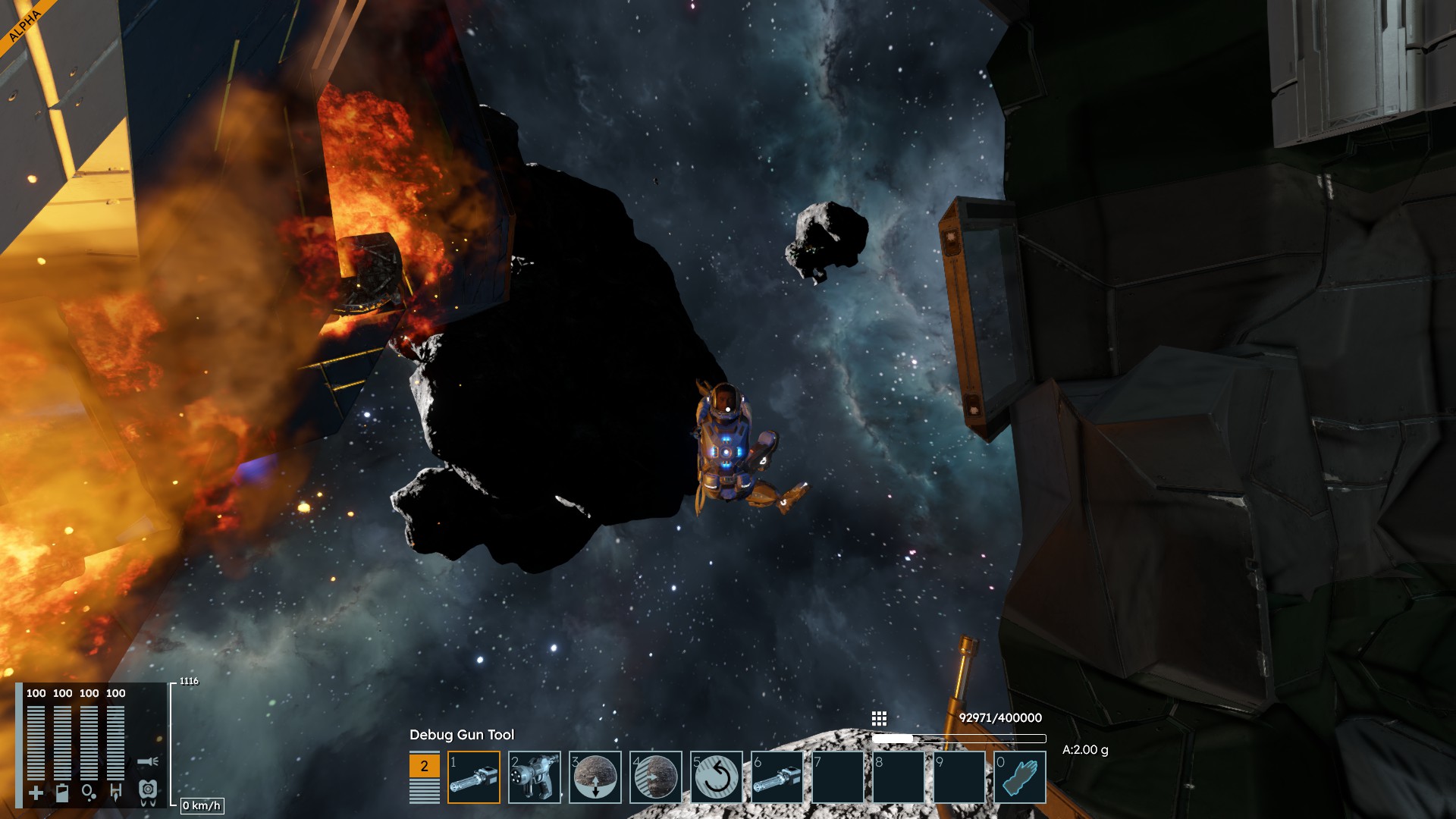The image size is (1456, 819).
Task: Select the gun tool in slot 6
Action: coord(777,777)
